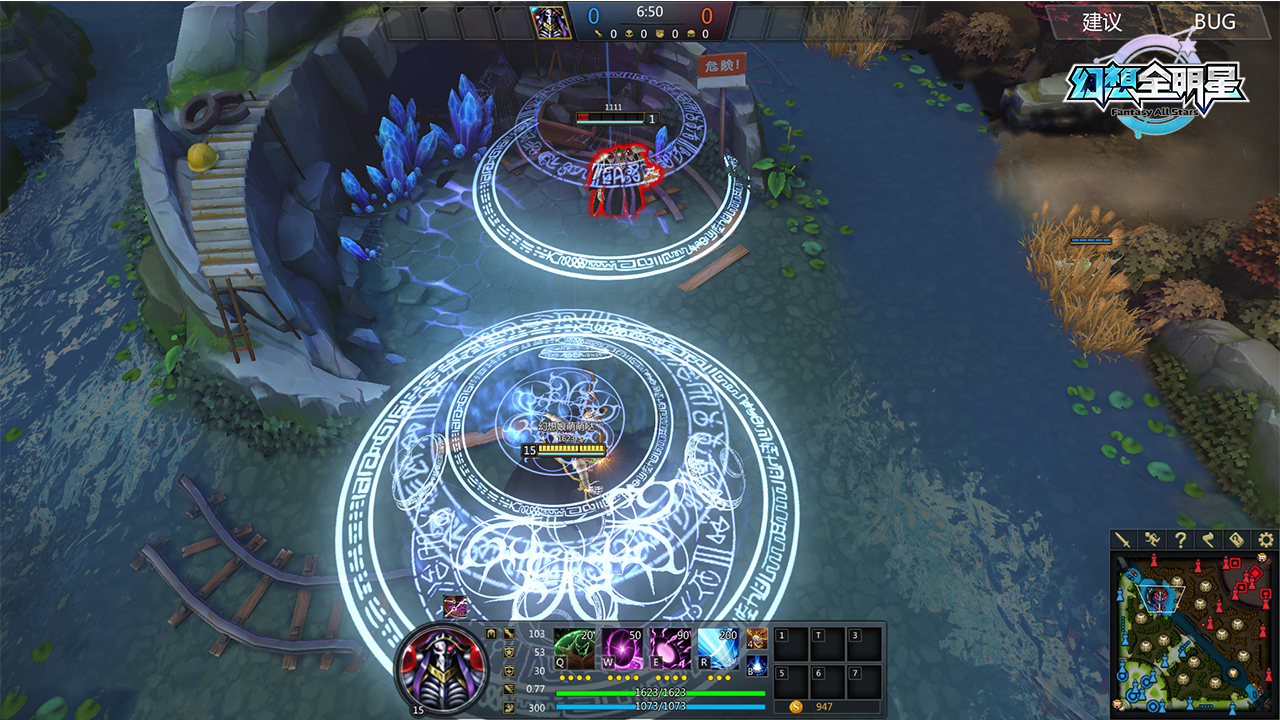Trigger the R blue beam ultimate
The image size is (1280, 720).
(x=717, y=648)
